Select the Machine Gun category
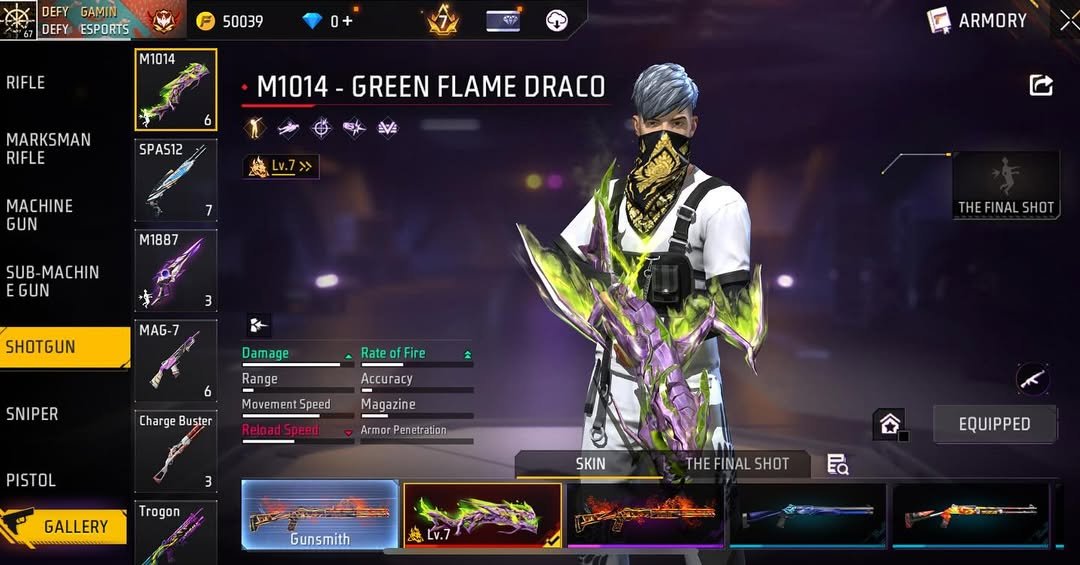The width and height of the screenshot is (1080, 565). click(40, 215)
